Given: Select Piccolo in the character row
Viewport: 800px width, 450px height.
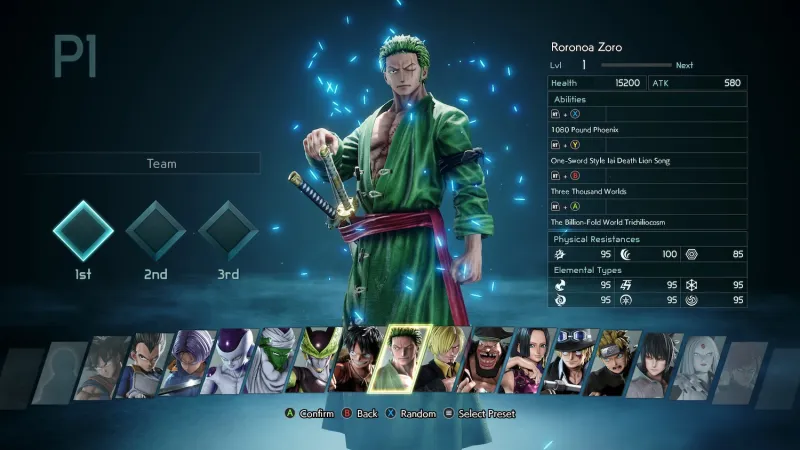Looking at the screenshot, I should pyautogui.click(x=278, y=366).
